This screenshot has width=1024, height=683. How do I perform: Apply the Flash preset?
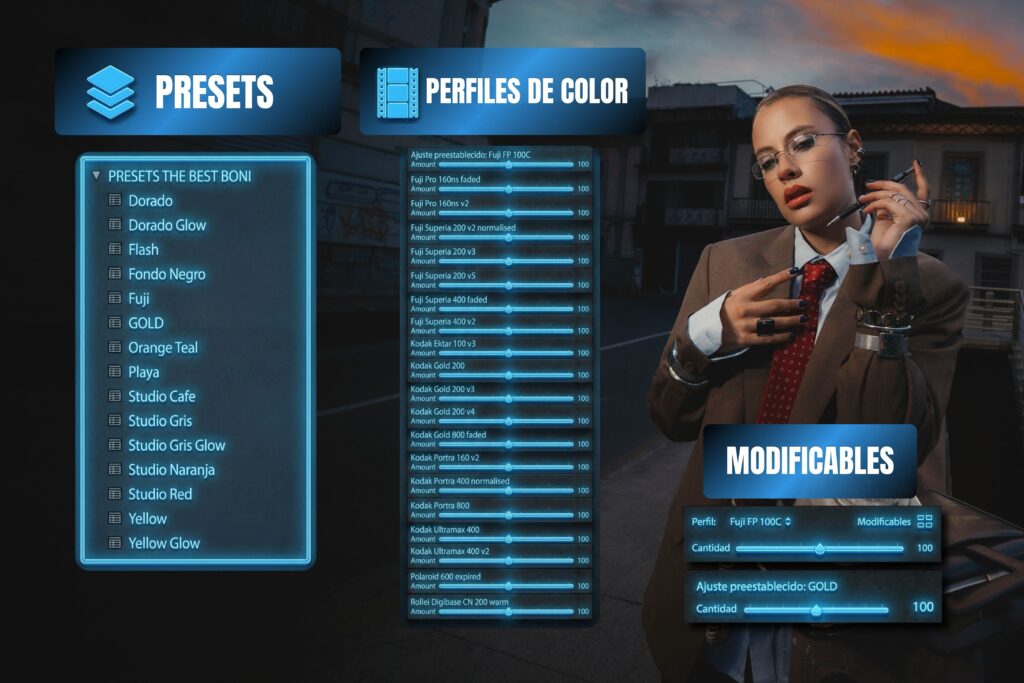click(x=143, y=250)
